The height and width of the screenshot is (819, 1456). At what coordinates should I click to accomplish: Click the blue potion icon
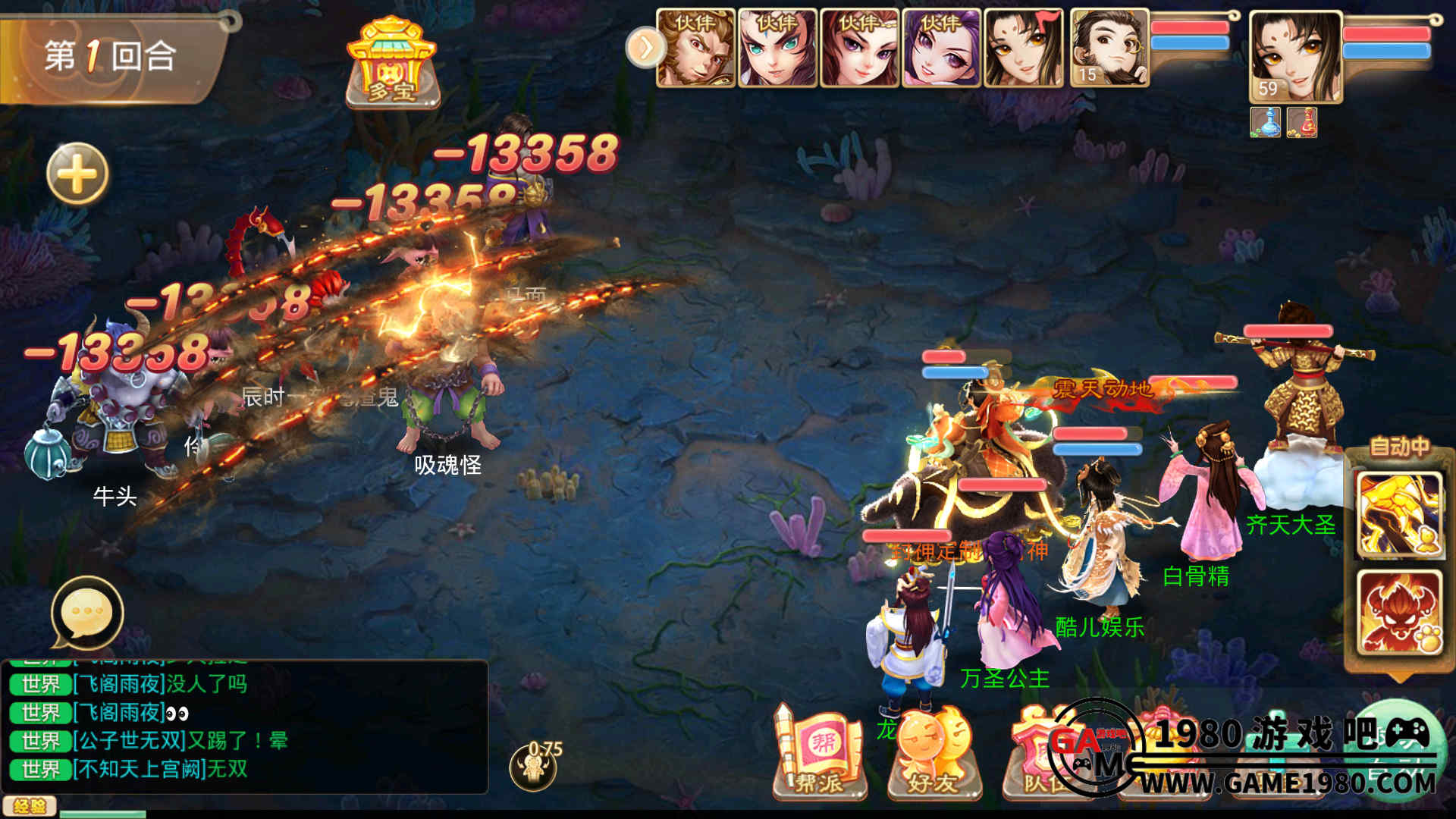pos(1265,122)
